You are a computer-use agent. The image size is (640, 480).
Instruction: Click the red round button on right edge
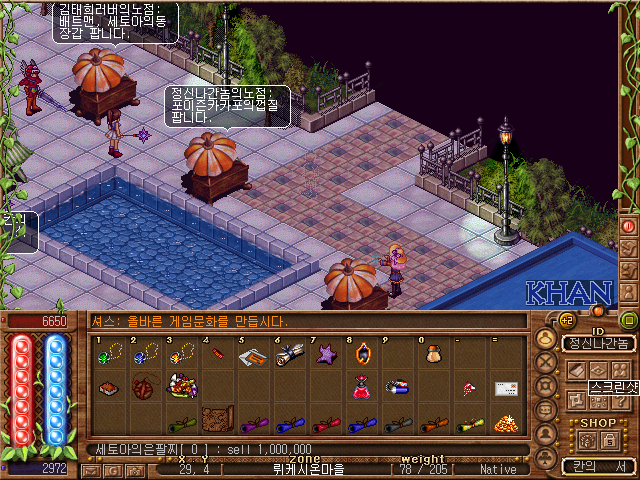(630, 226)
